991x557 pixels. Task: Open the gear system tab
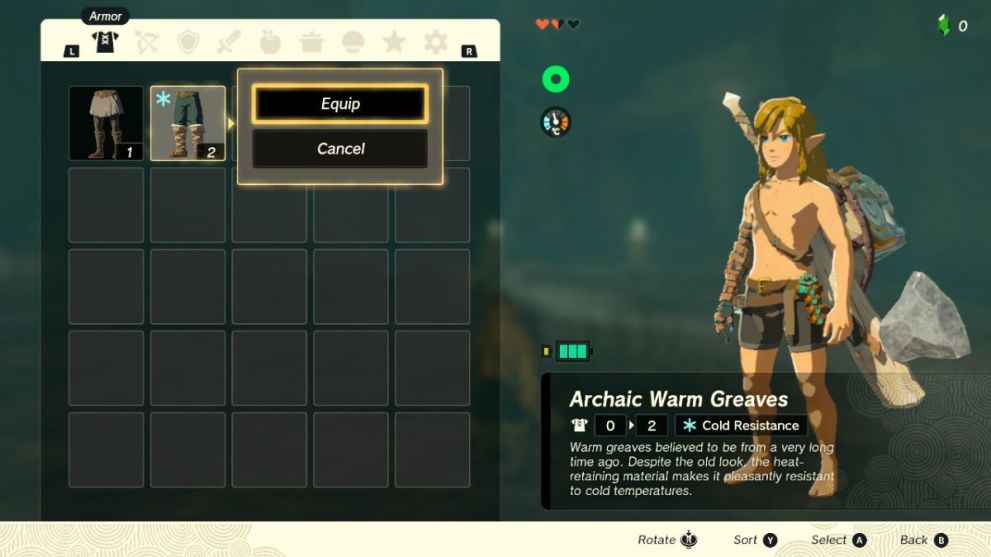(x=435, y=42)
